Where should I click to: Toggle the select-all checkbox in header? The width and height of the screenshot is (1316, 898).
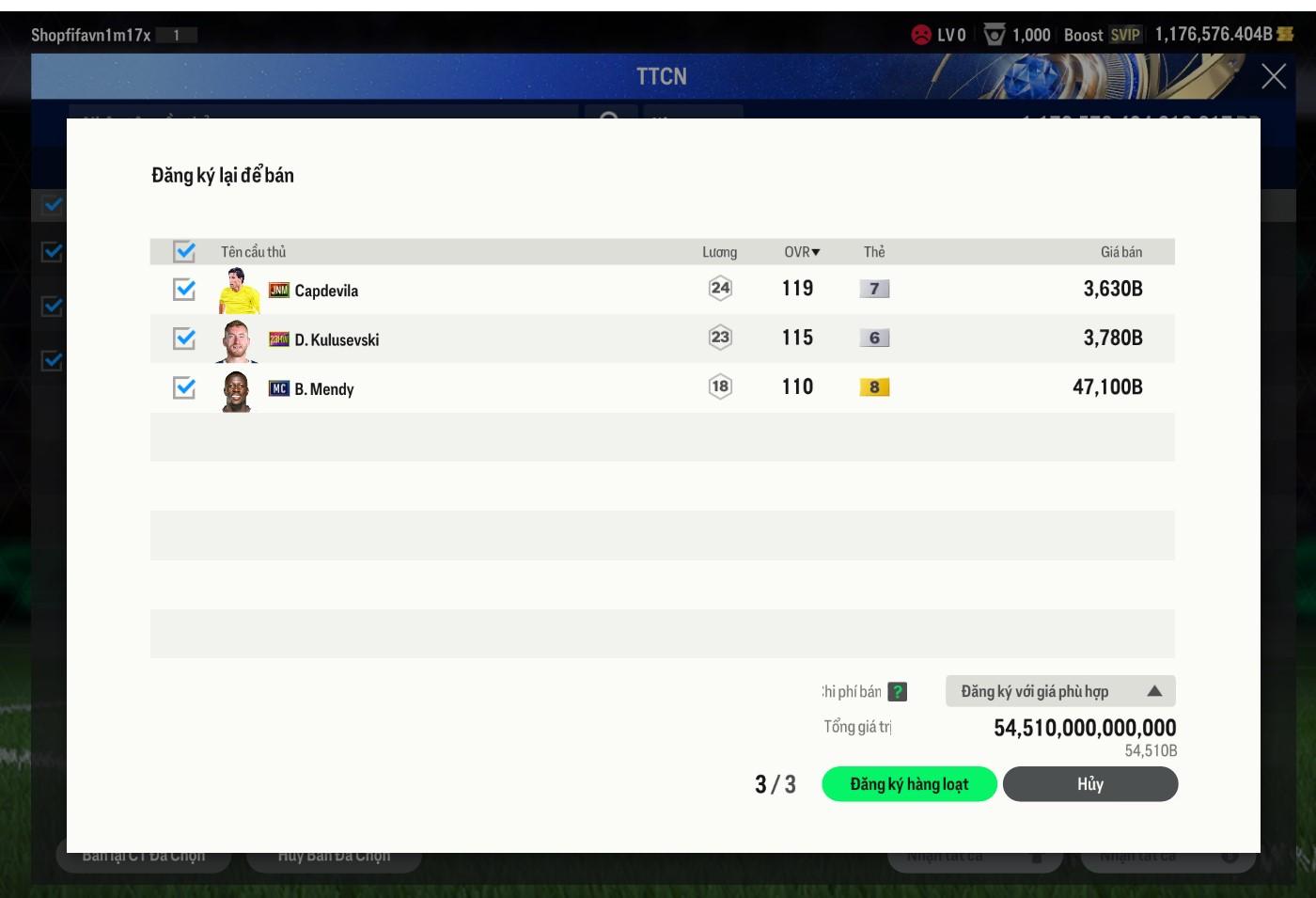click(184, 251)
